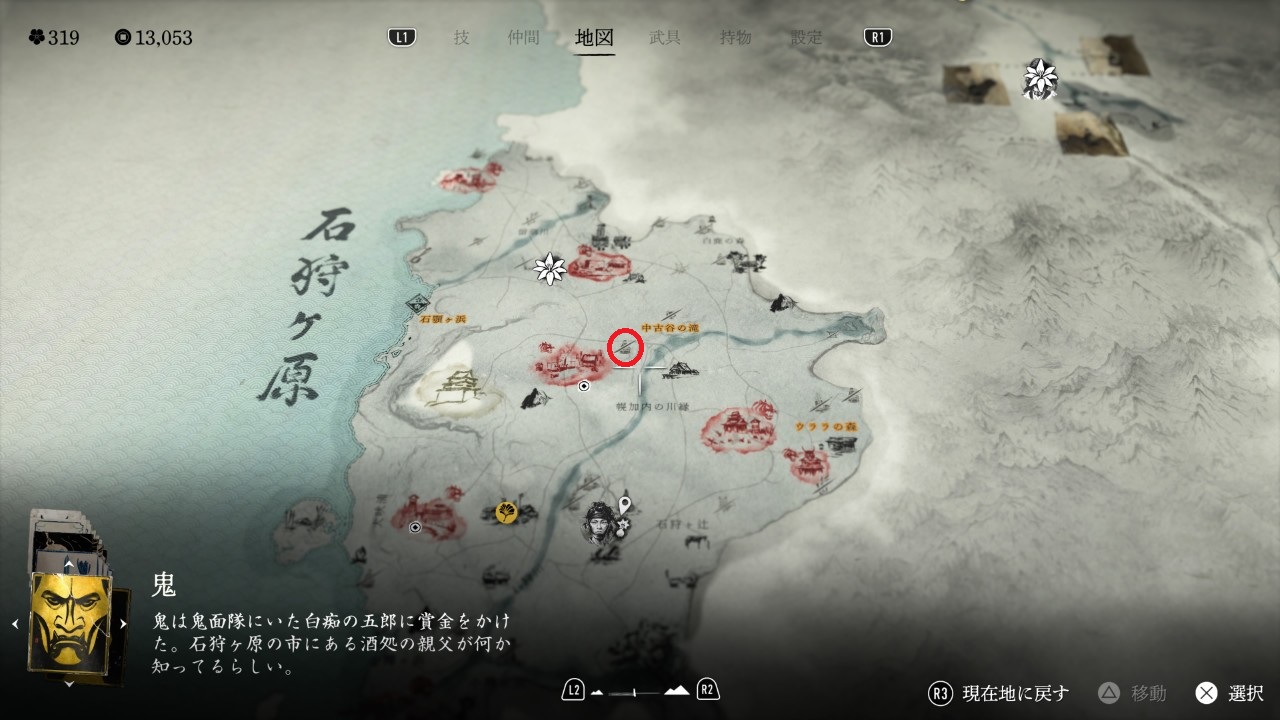Select the 地図 (map) tab
Viewport: 1280px width, 720px height.
[x=595, y=38]
